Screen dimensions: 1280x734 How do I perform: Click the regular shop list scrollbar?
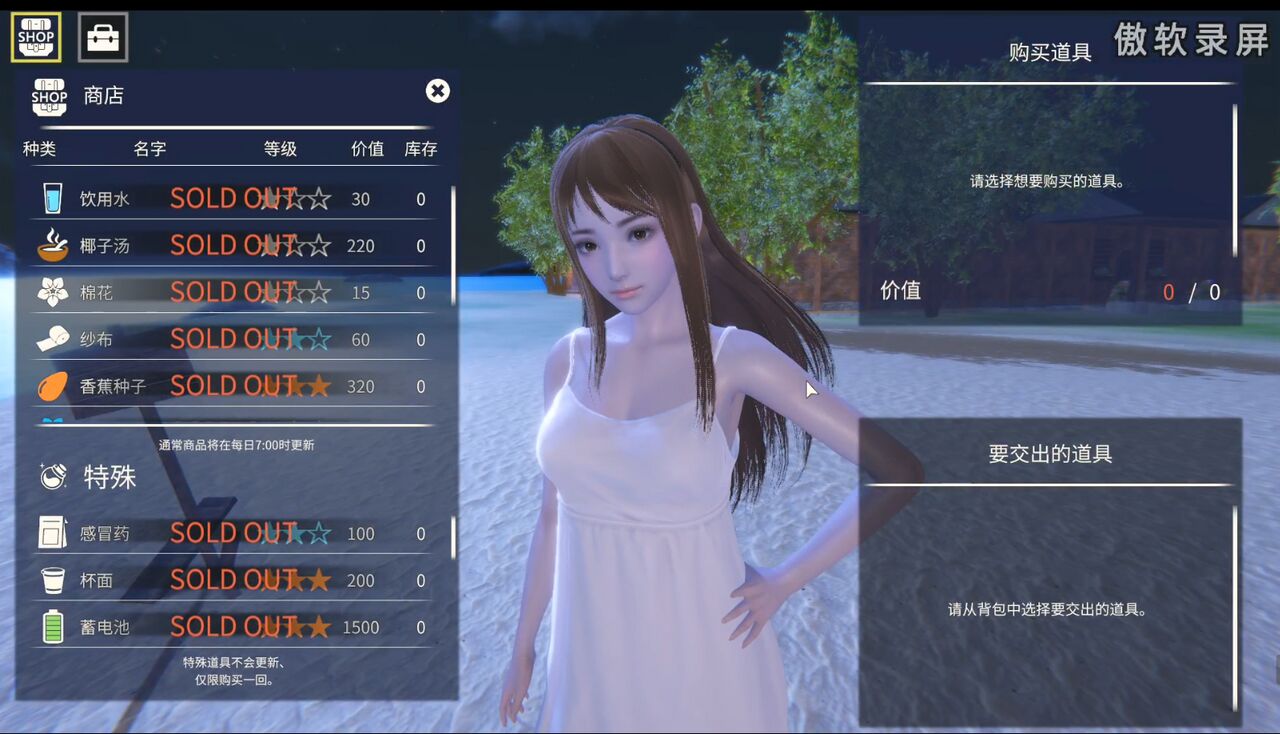[x=453, y=245]
